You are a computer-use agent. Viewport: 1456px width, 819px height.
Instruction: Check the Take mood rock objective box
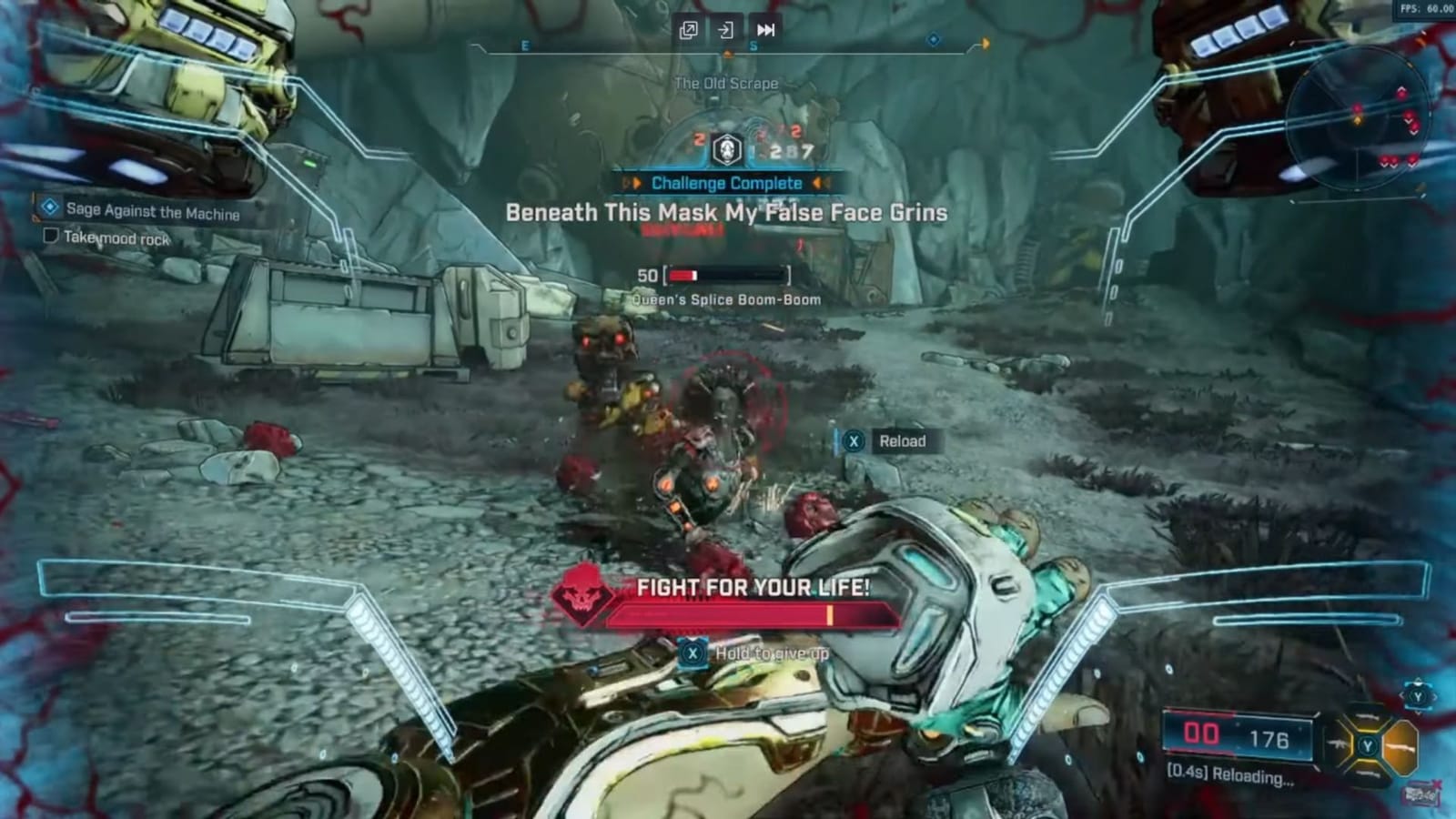point(50,236)
